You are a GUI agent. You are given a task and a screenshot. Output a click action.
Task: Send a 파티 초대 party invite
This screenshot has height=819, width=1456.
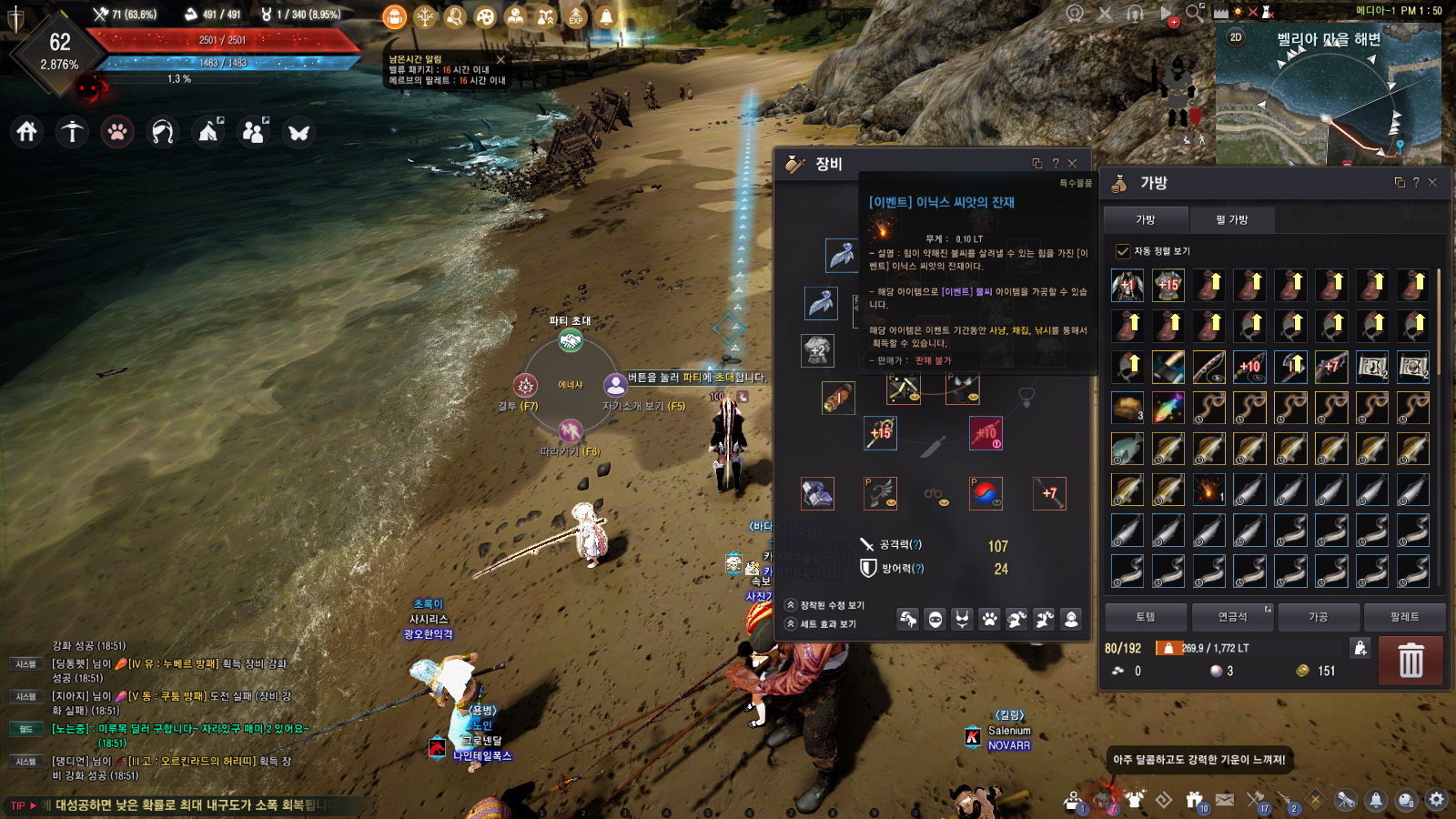(x=571, y=340)
